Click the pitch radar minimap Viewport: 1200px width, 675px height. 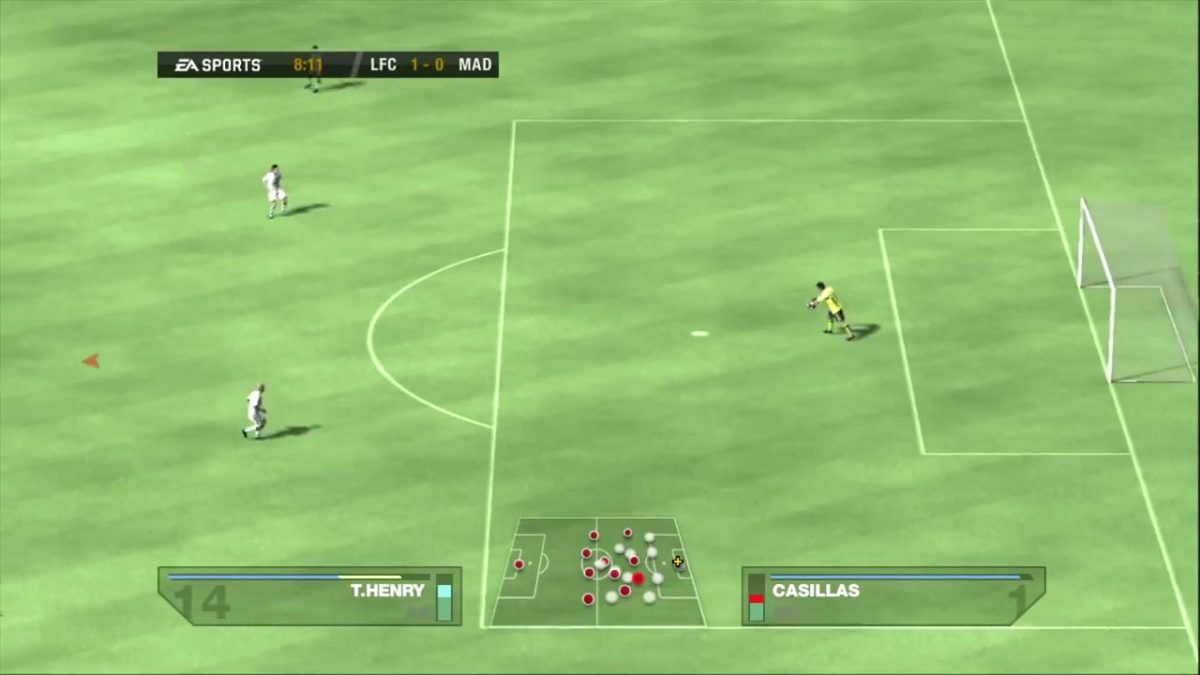(x=597, y=572)
